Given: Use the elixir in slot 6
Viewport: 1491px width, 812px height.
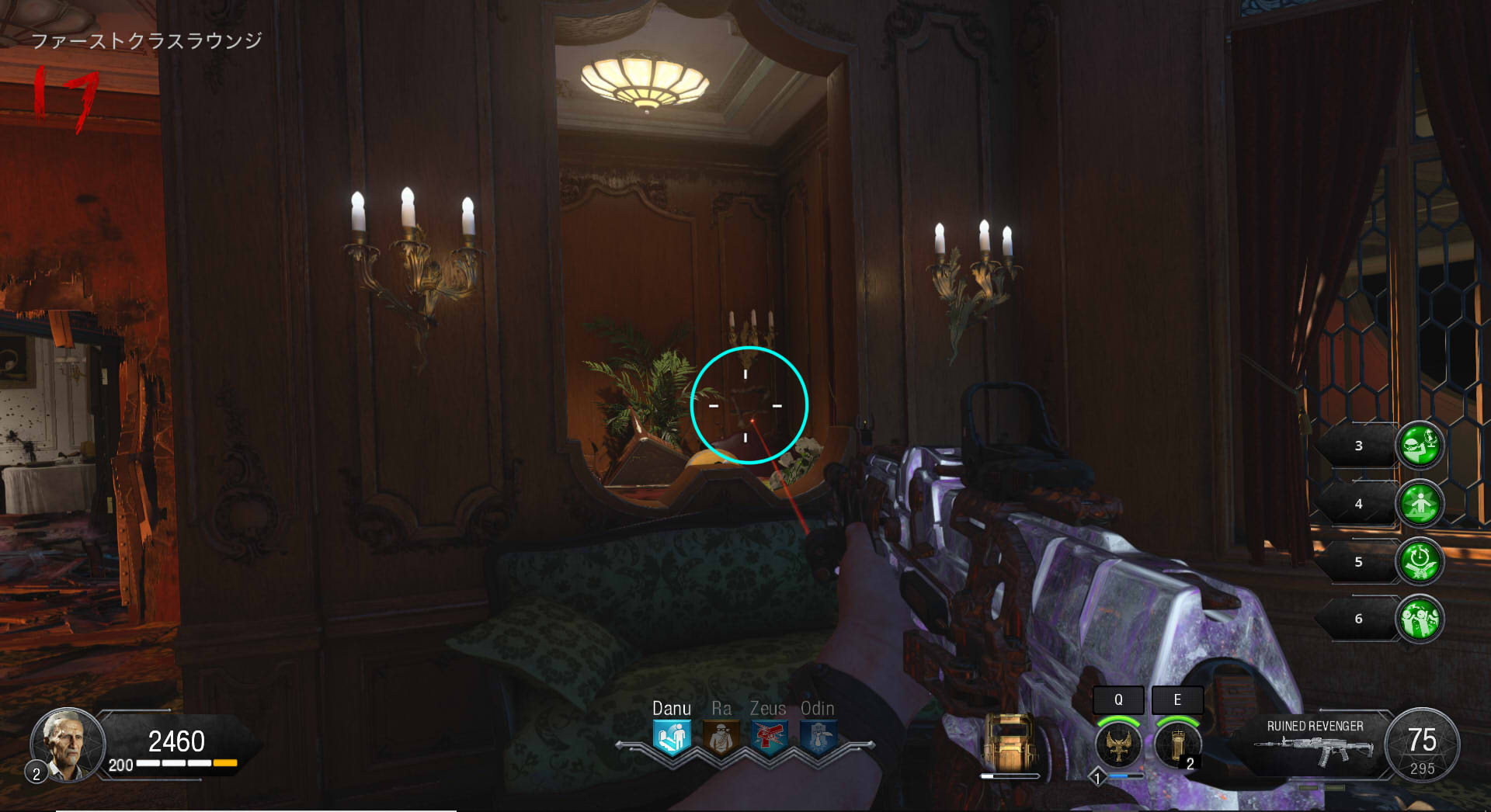Looking at the screenshot, I should [1420, 619].
